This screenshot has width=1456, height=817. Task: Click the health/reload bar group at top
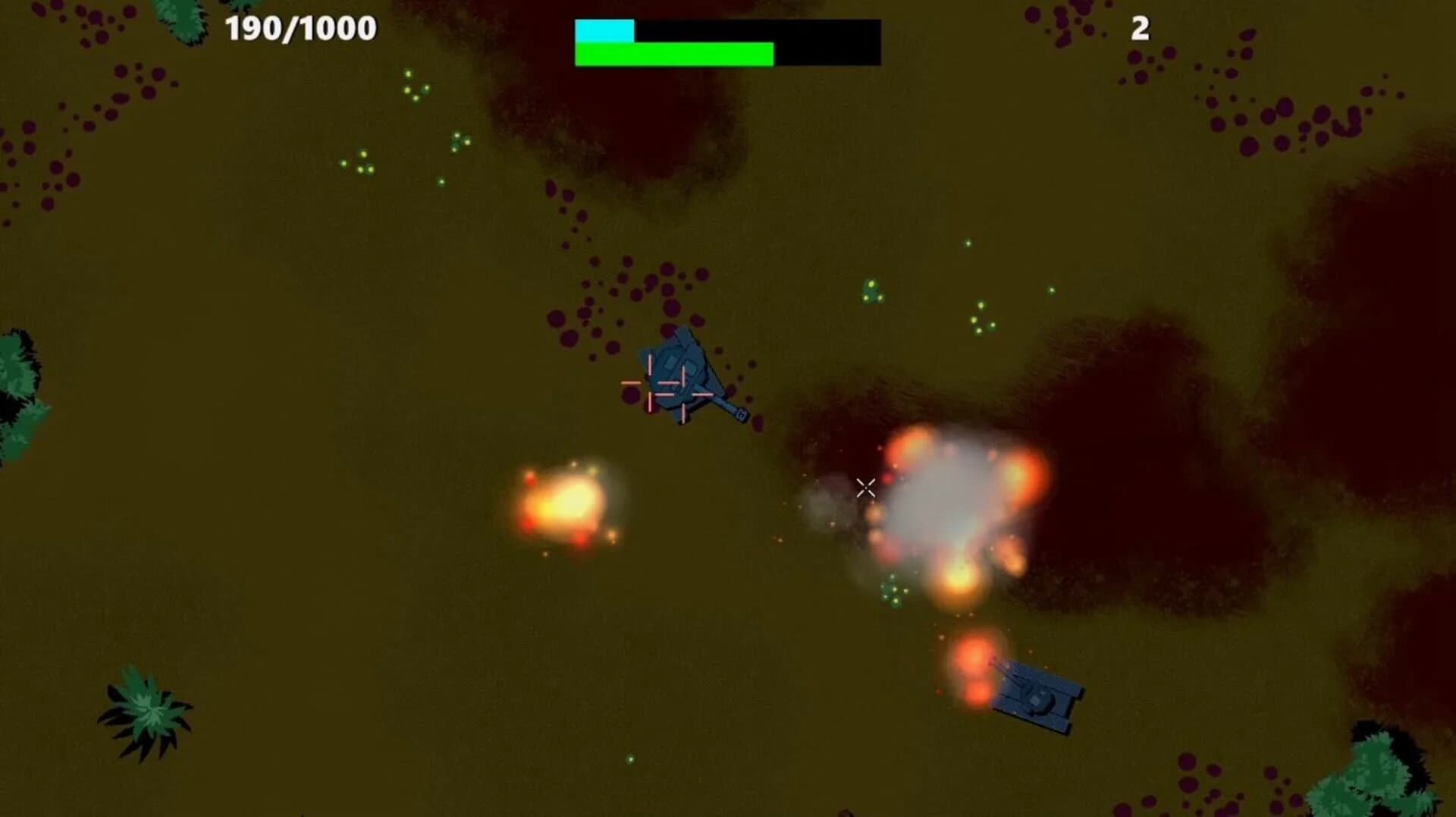[728, 42]
